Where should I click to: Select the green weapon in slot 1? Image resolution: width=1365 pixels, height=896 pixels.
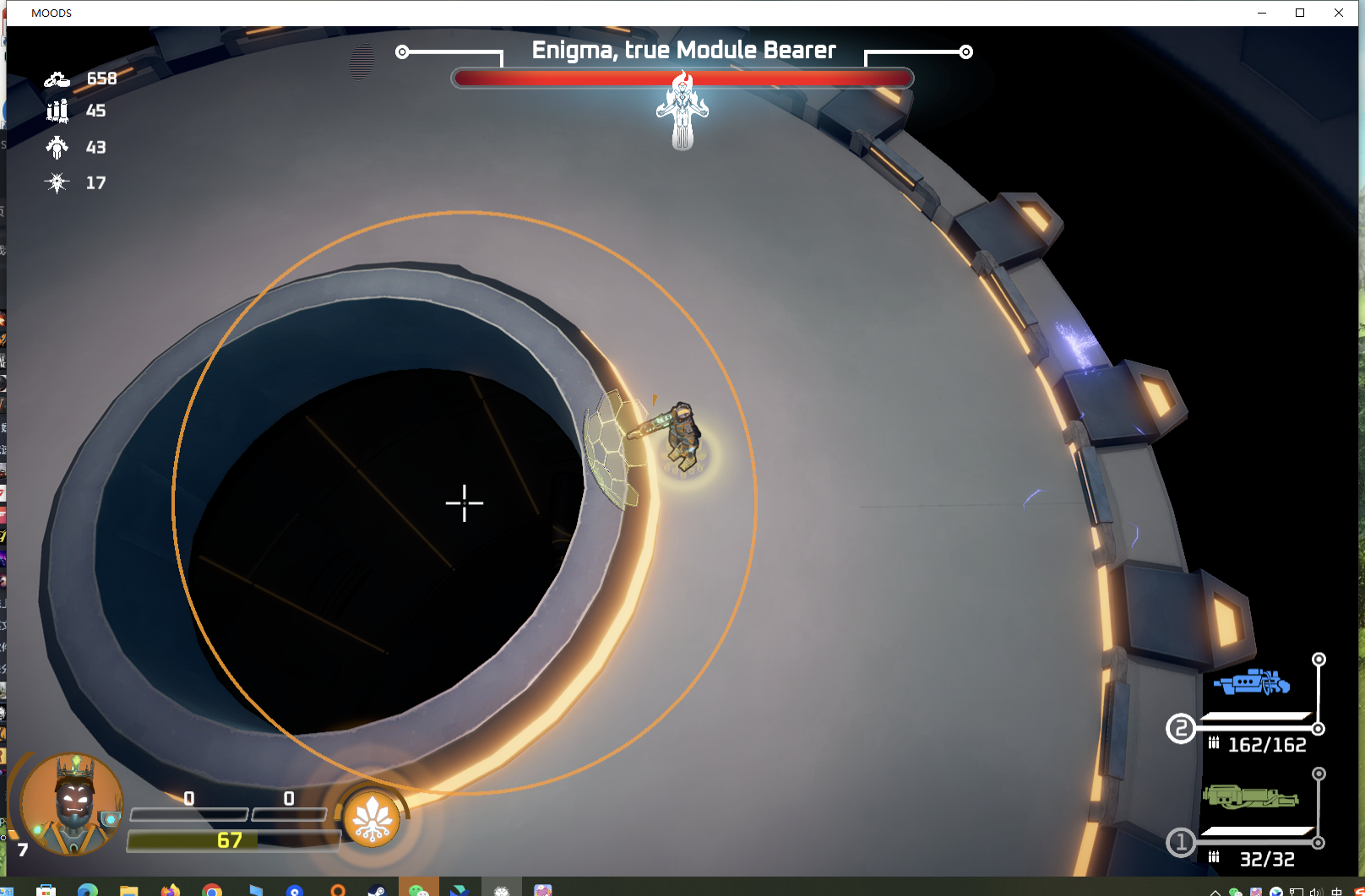[1249, 796]
